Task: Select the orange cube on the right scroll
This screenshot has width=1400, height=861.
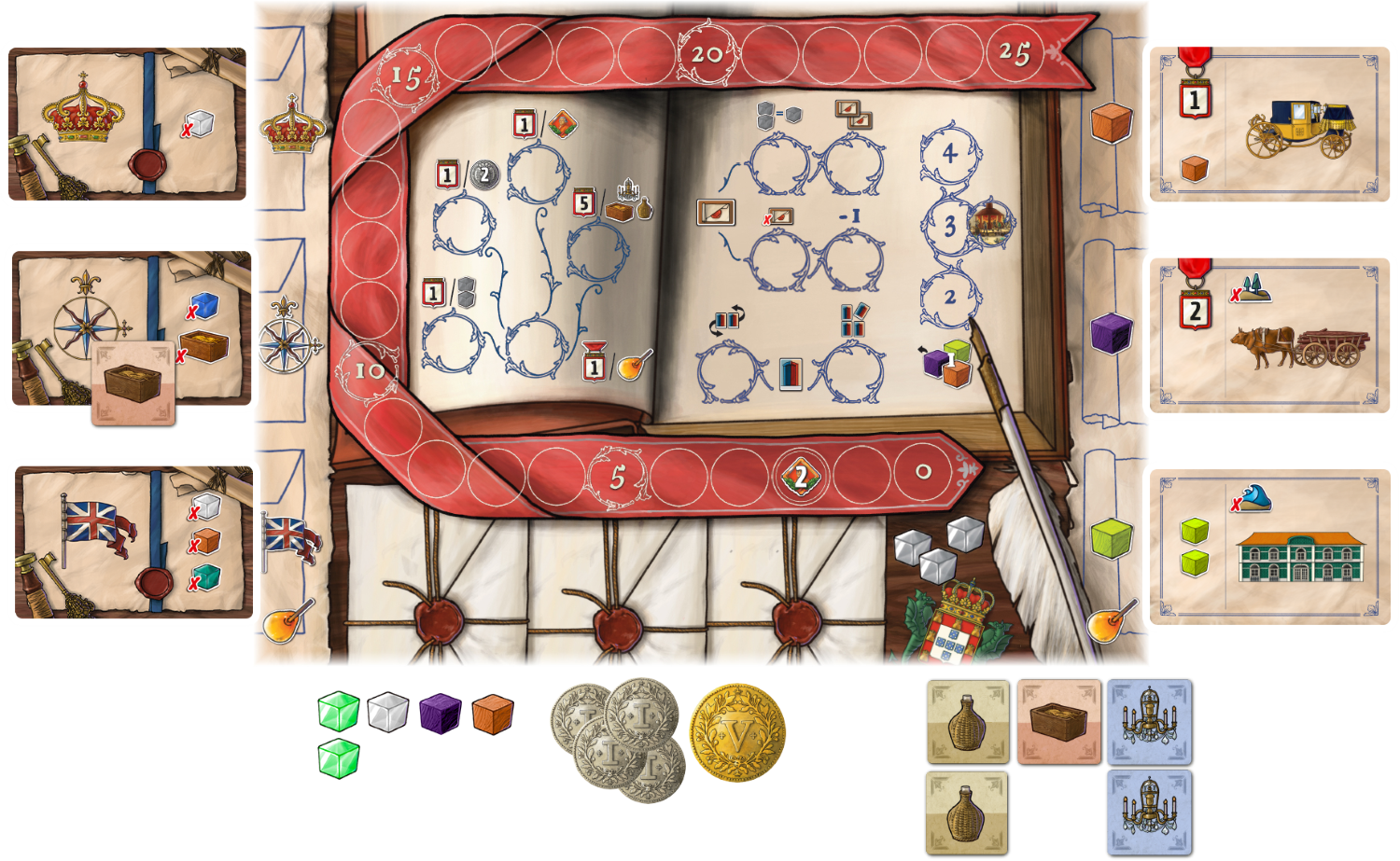Action: coord(1111,122)
